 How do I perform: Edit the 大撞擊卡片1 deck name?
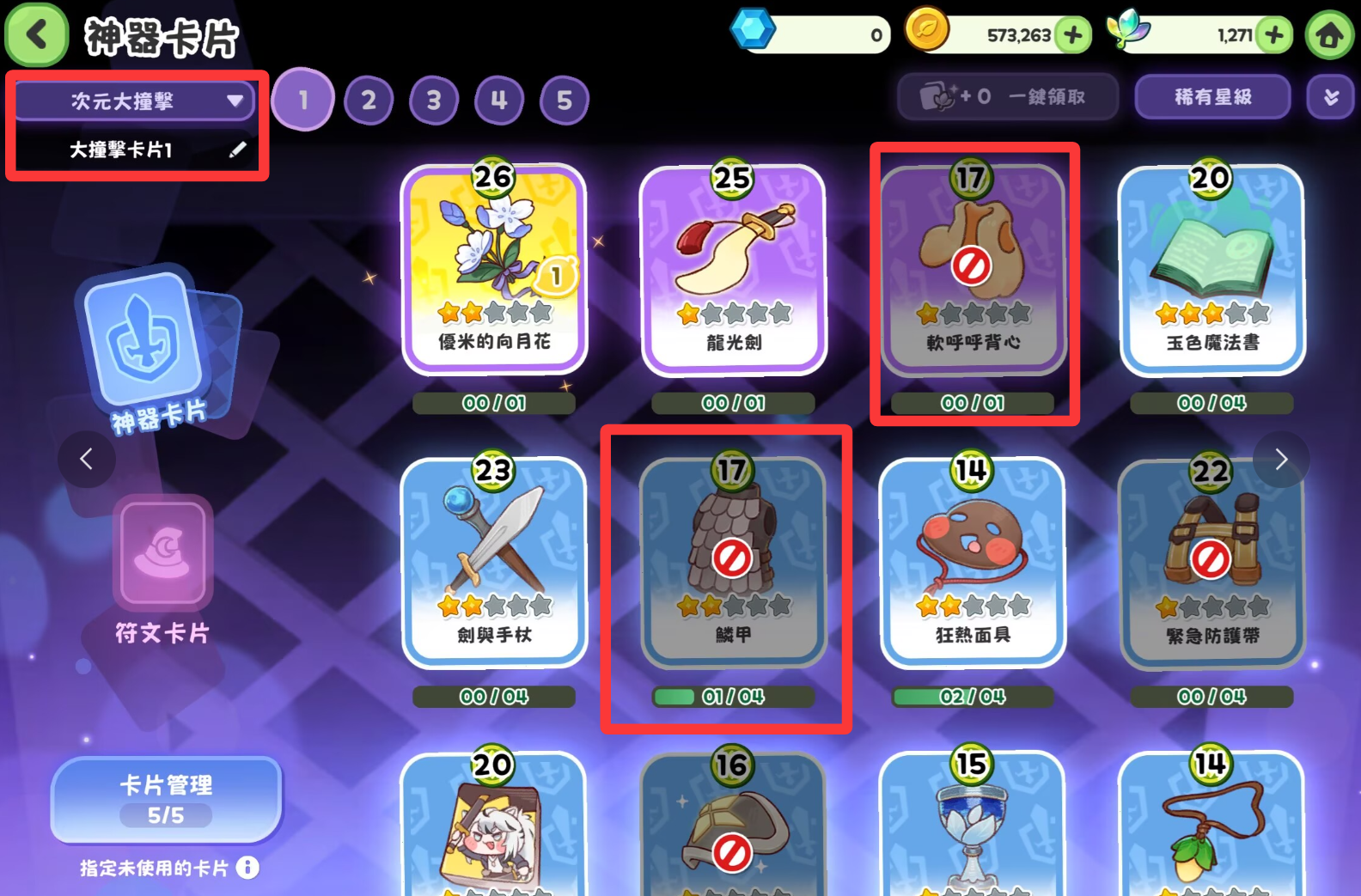(237, 150)
